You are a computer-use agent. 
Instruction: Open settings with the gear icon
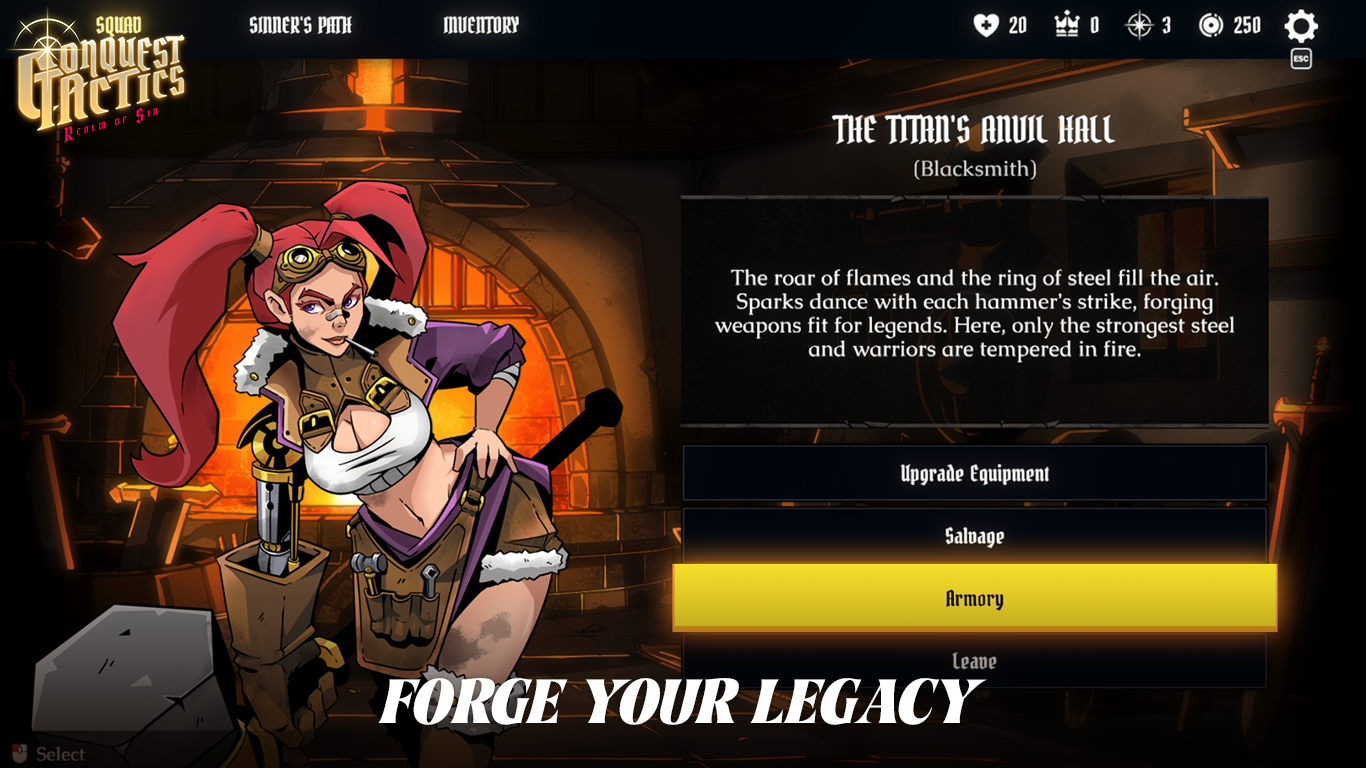(1300, 26)
